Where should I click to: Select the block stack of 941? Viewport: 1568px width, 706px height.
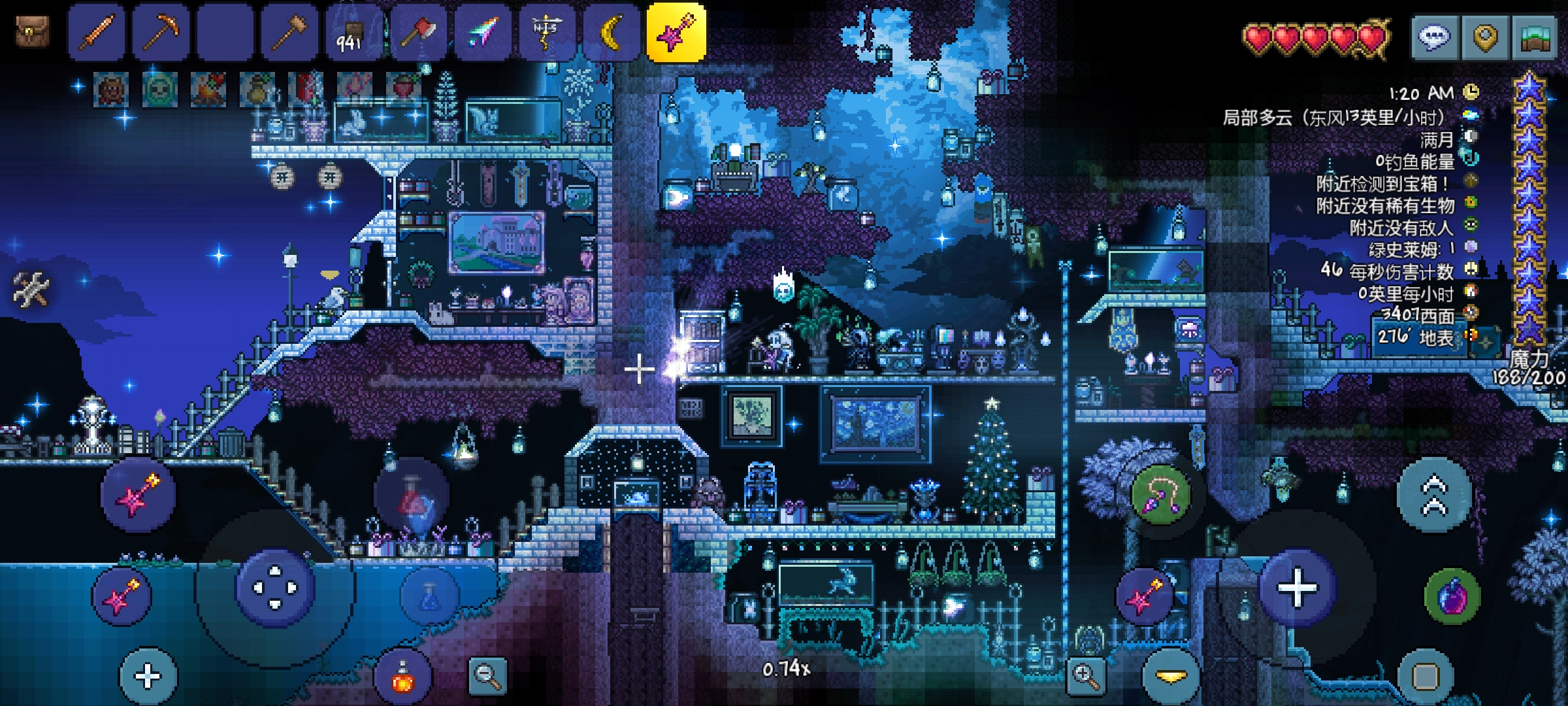tap(353, 32)
